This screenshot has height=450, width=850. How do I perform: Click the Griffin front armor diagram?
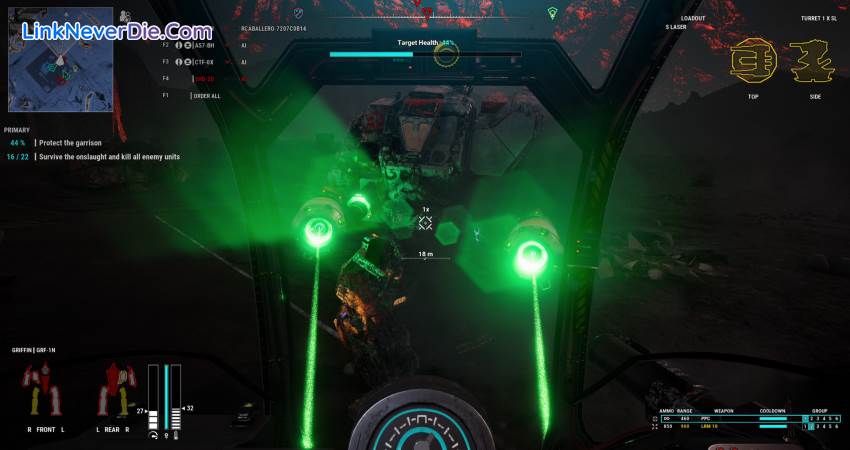coord(39,388)
